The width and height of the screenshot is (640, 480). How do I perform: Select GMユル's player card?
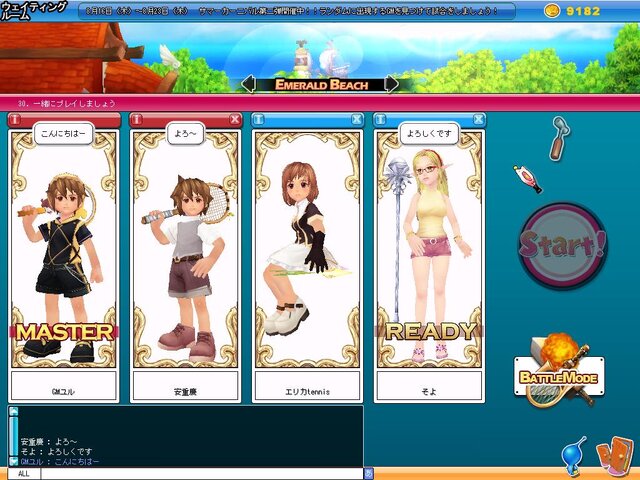coord(64,250)
